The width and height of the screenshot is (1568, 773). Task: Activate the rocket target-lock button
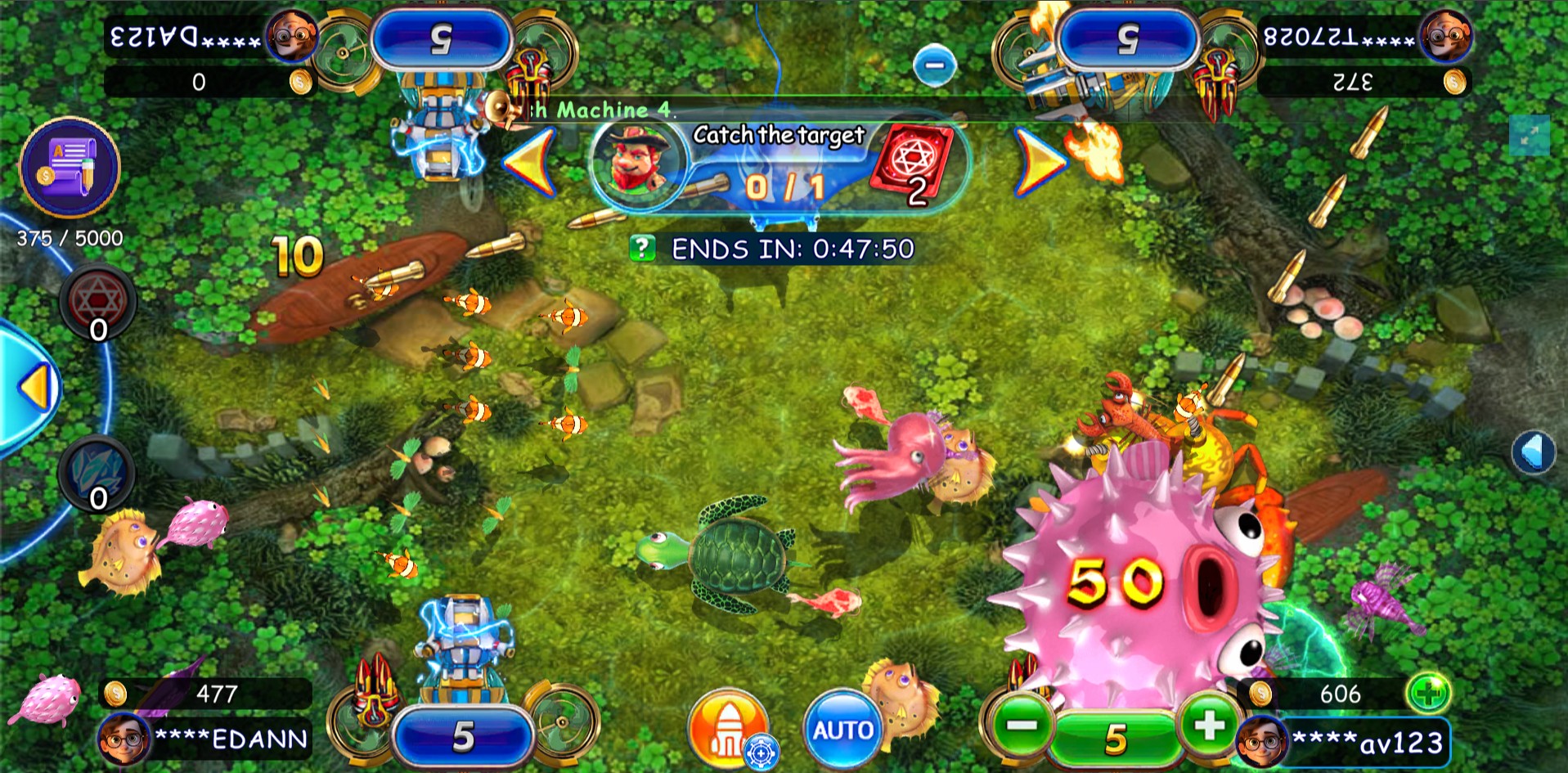pos(726,728)
